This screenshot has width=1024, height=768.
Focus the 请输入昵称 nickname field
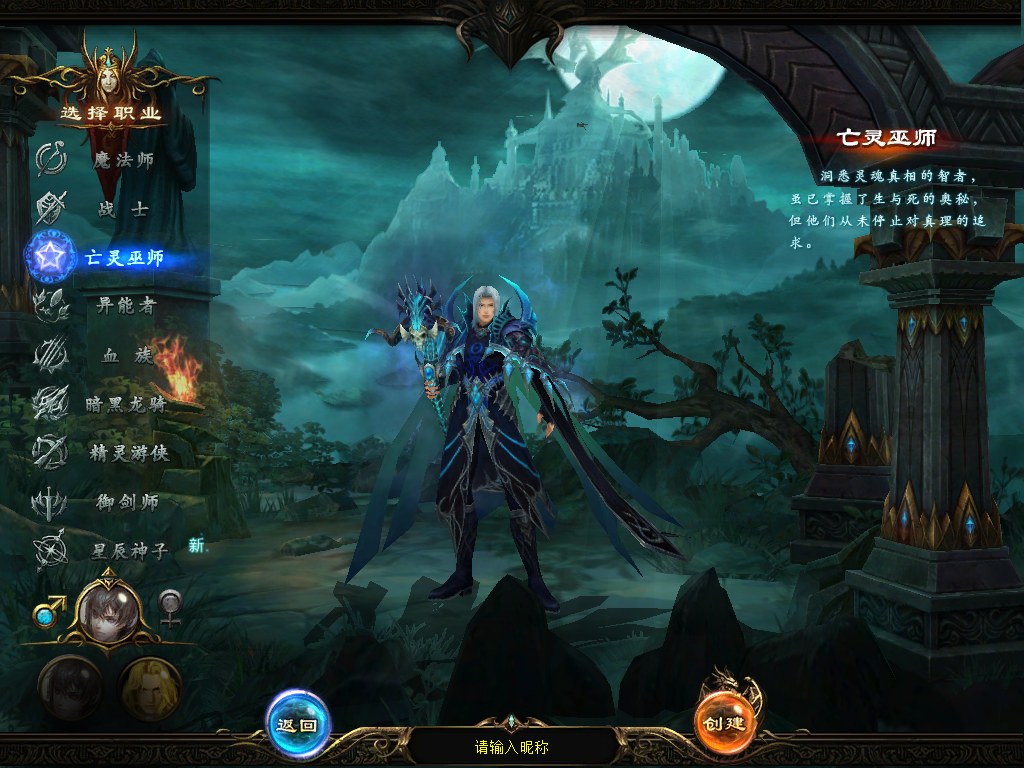click(512, 747)
